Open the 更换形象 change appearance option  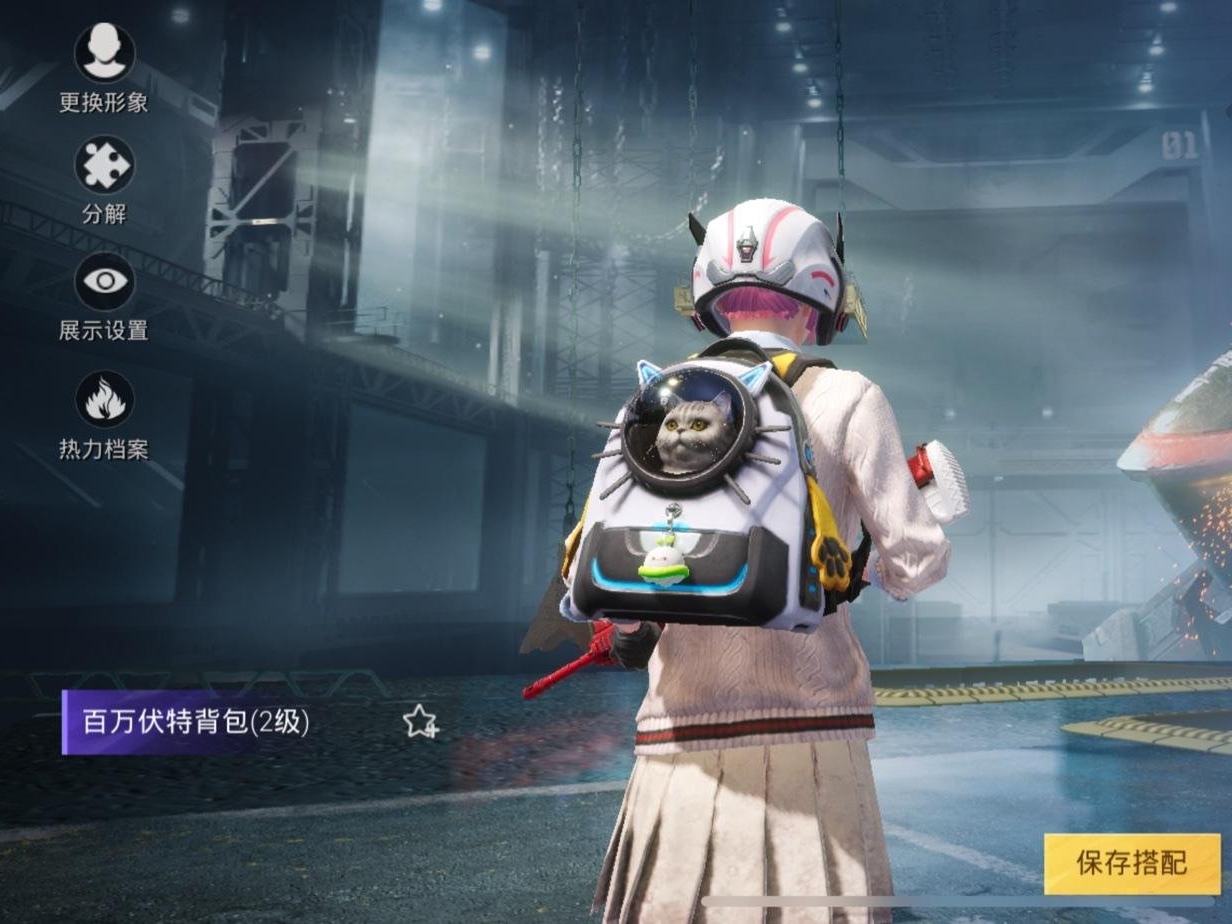coord(104,54)
